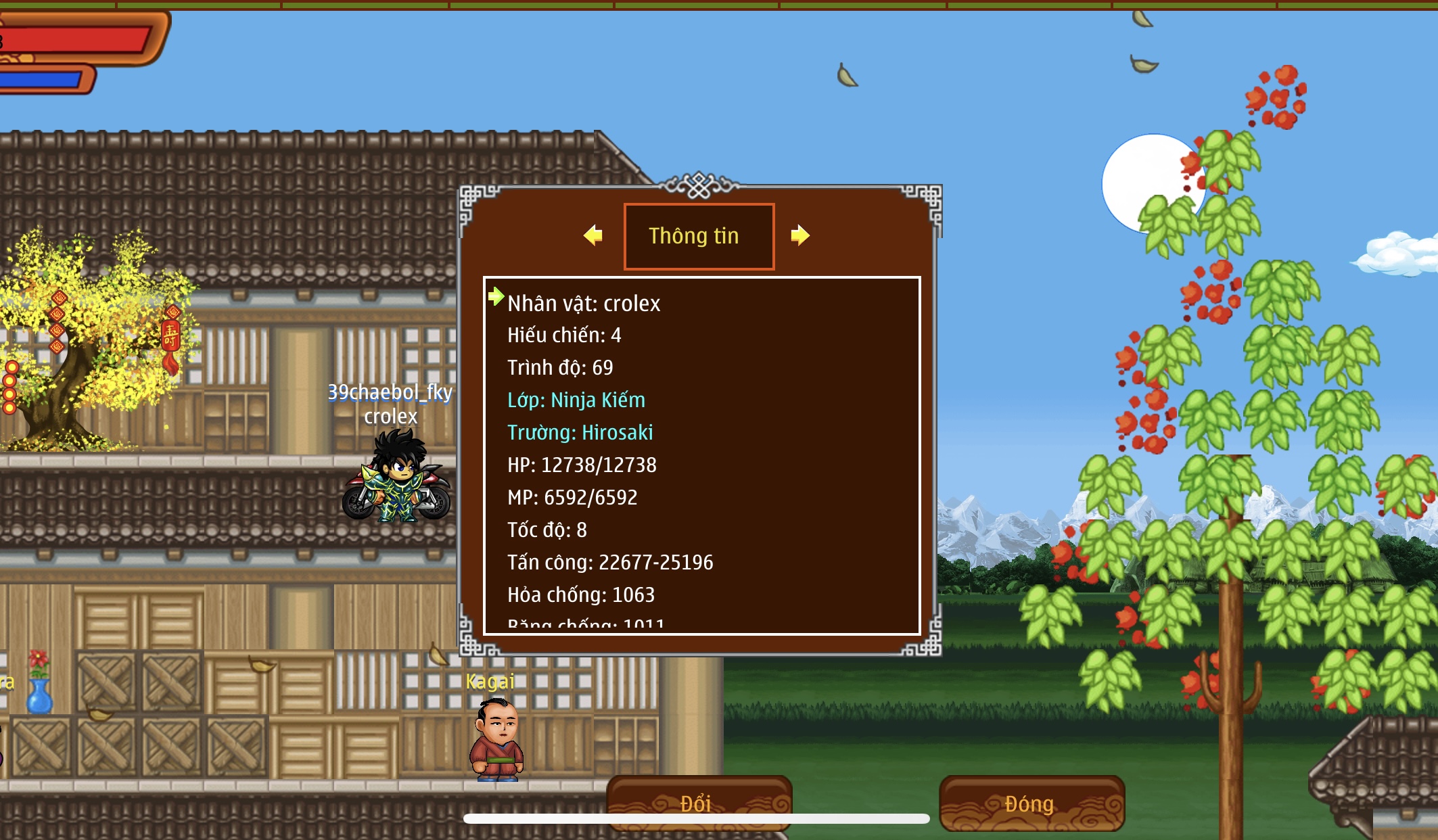Viewport: 1438px width, 840px height.
Task: Go to next tab with right arrow
Action: (800, 235)
